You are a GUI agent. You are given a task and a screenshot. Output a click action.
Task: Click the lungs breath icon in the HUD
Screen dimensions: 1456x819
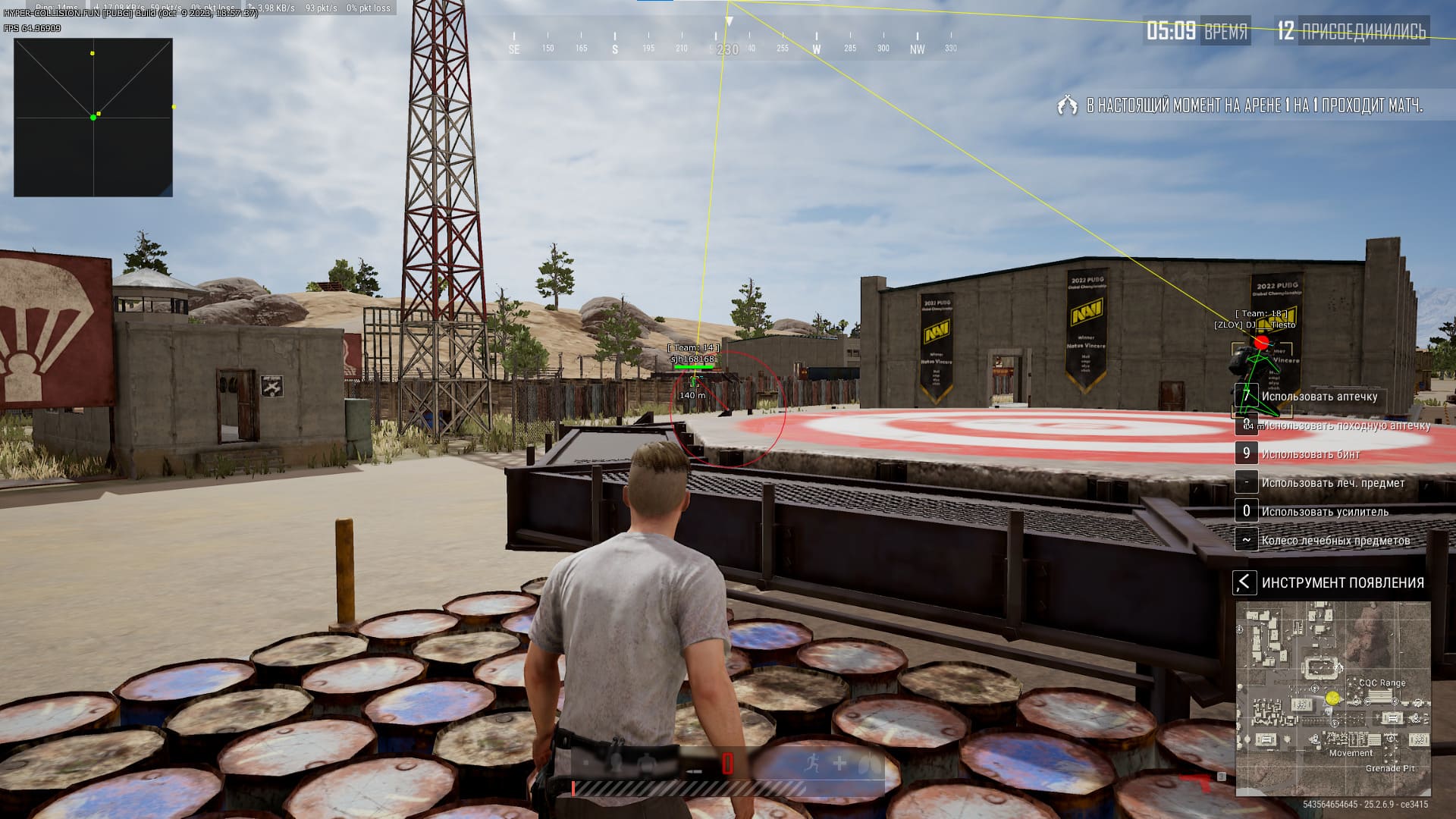[x=867, y=761]
